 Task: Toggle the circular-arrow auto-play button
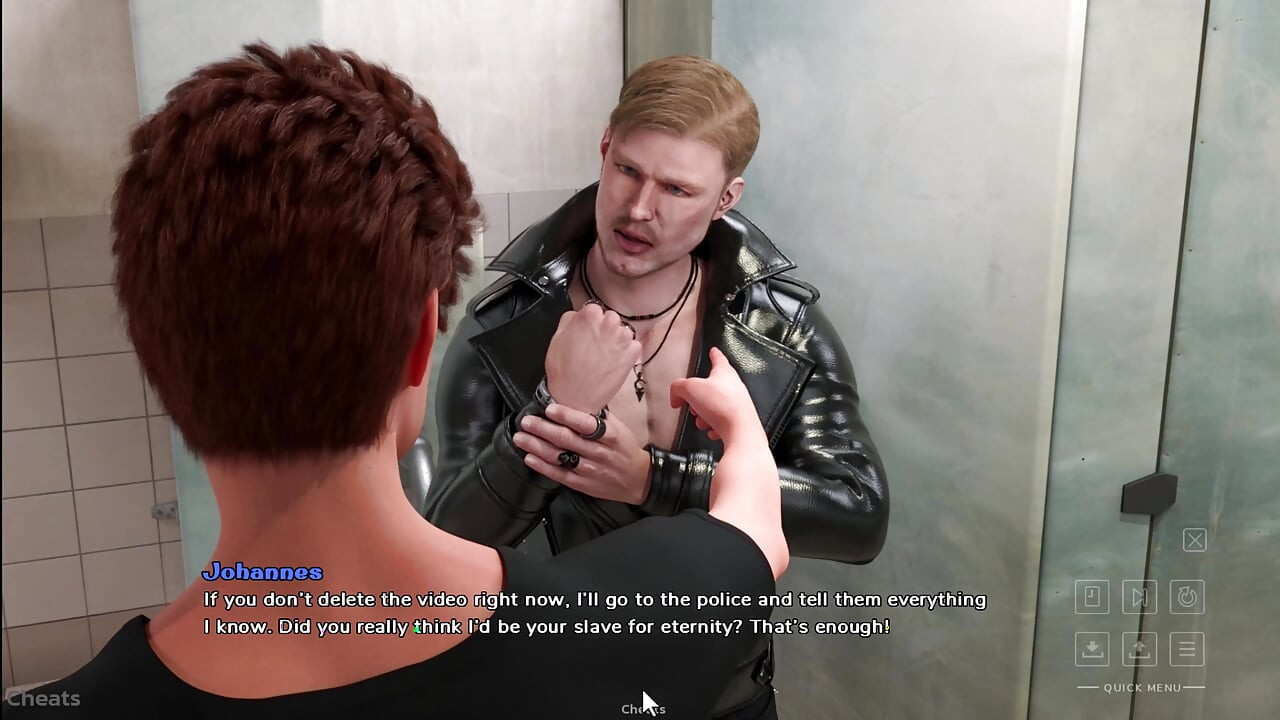[1187, 597]
